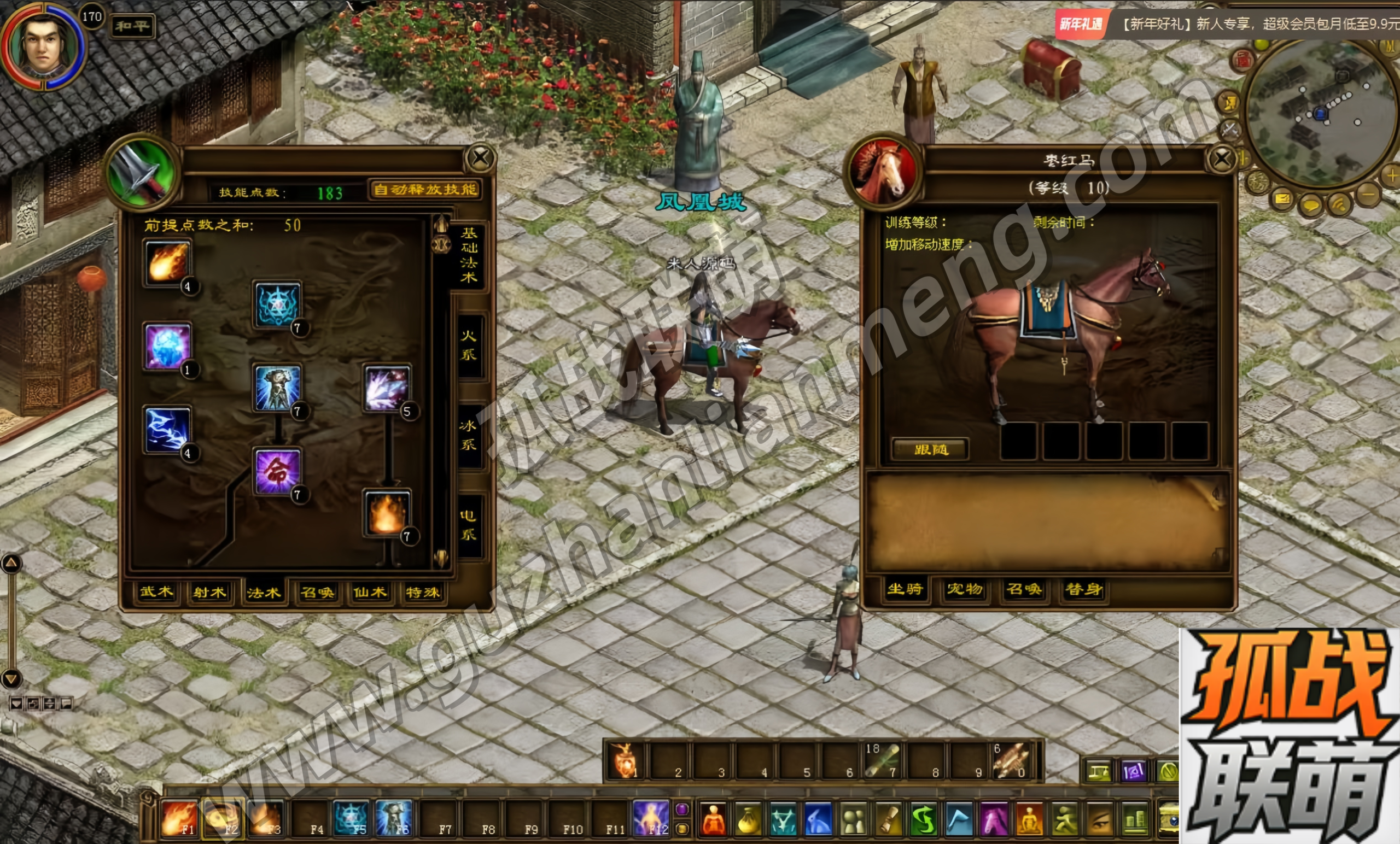The width and height of the screenshot is (1400, 844).
Task: Open the 电系 lightning school side tab
Action: (x=469, y=525)
